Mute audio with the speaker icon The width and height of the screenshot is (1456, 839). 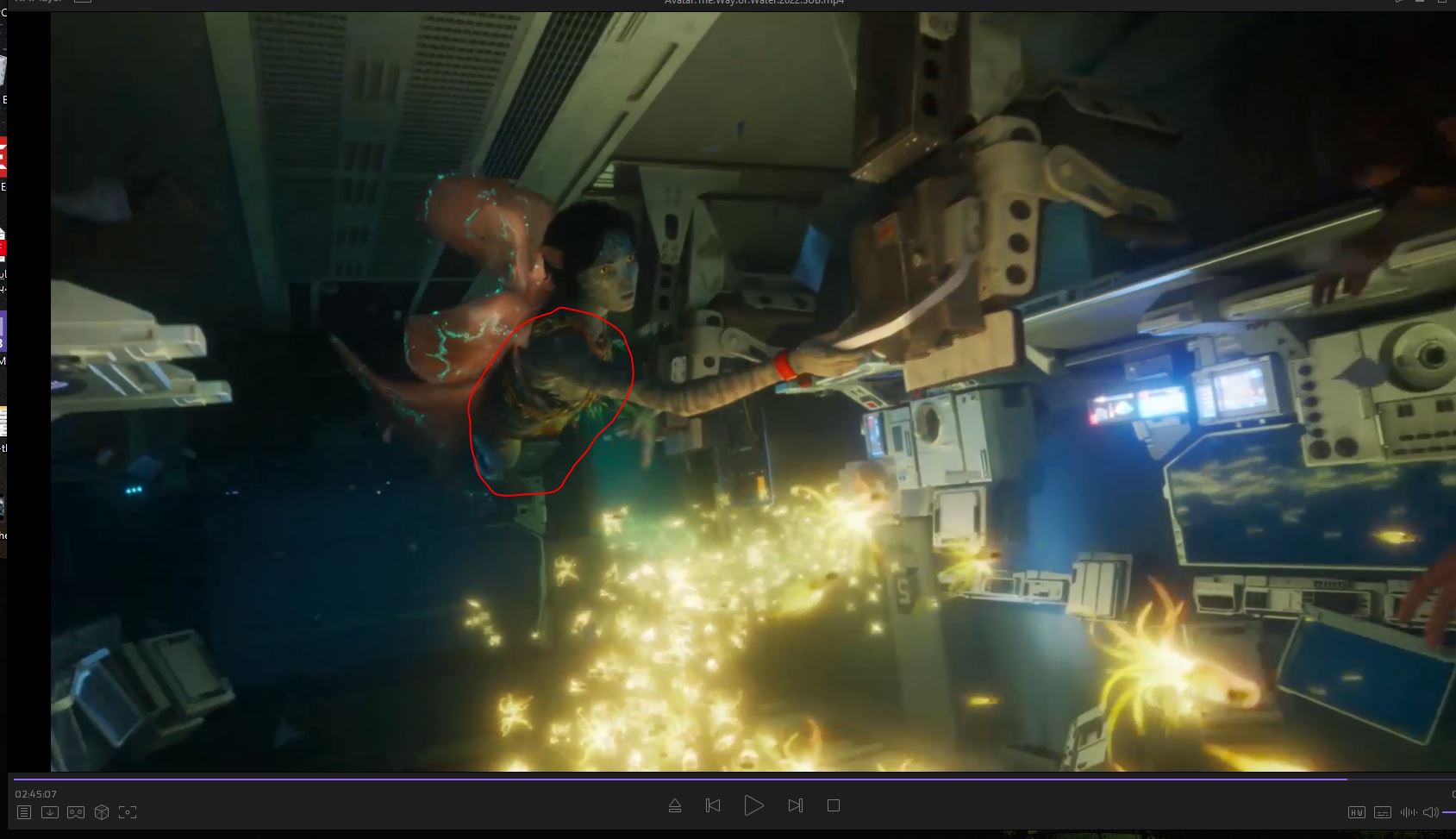pyautogui.click(x=1431, y=812)
